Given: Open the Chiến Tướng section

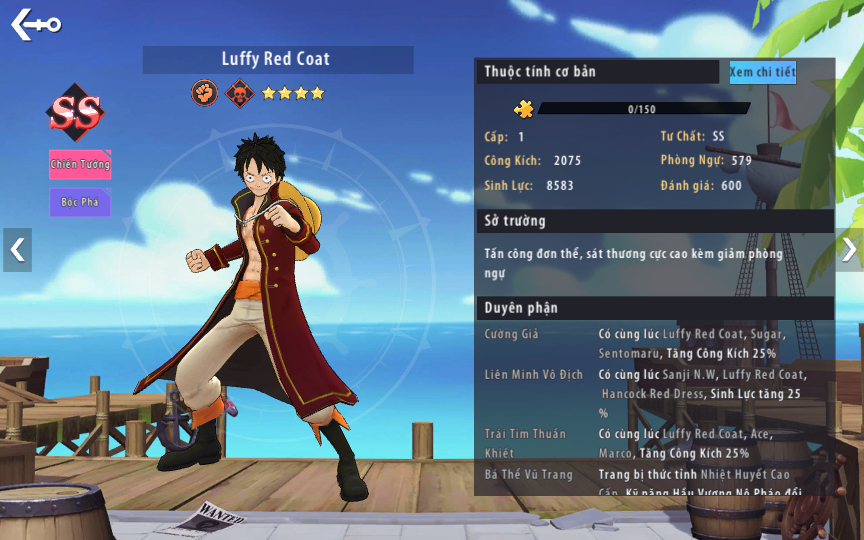Looking at the screenshot, I should 80,165.
